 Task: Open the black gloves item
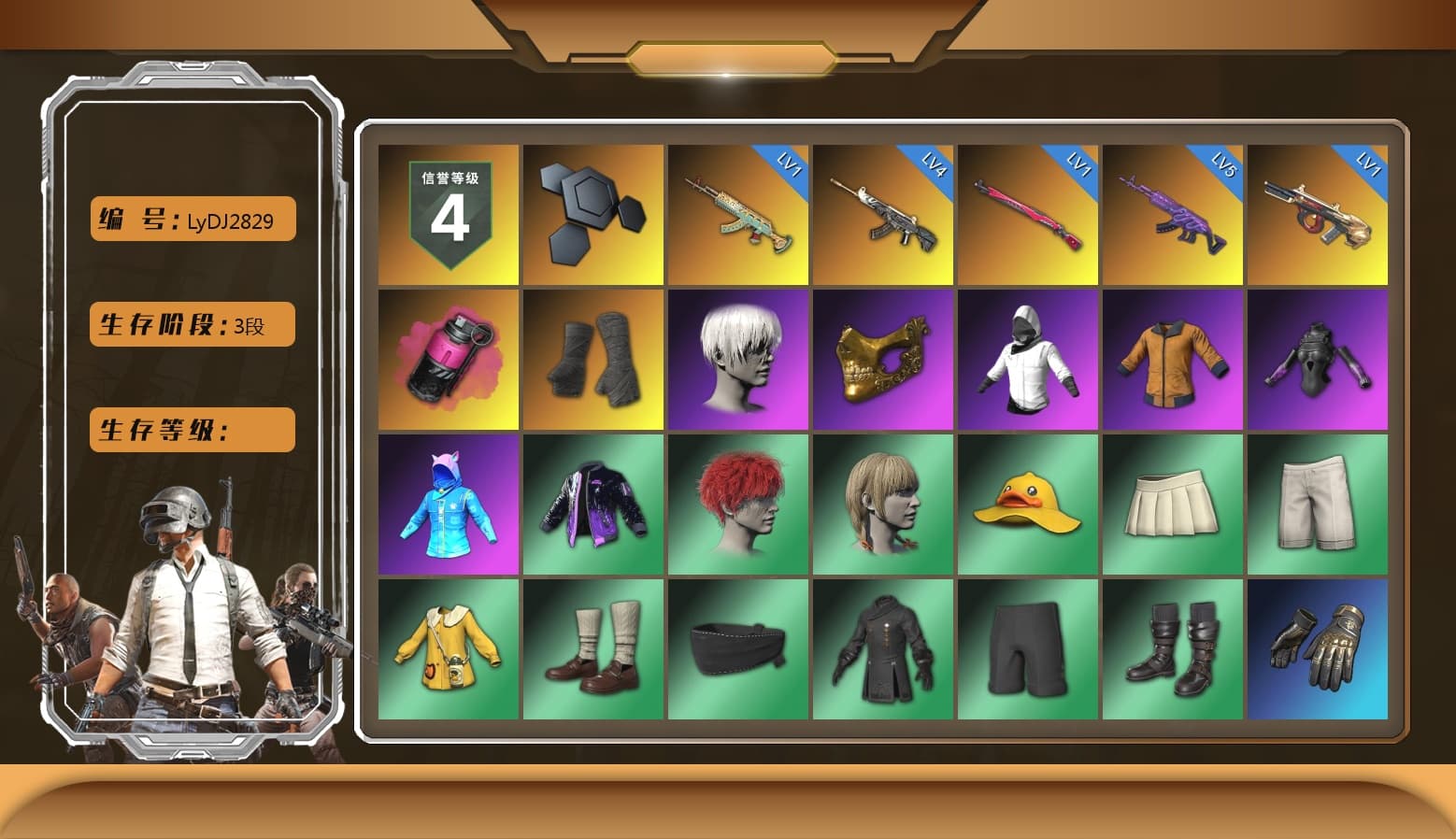coord(1318,647)
